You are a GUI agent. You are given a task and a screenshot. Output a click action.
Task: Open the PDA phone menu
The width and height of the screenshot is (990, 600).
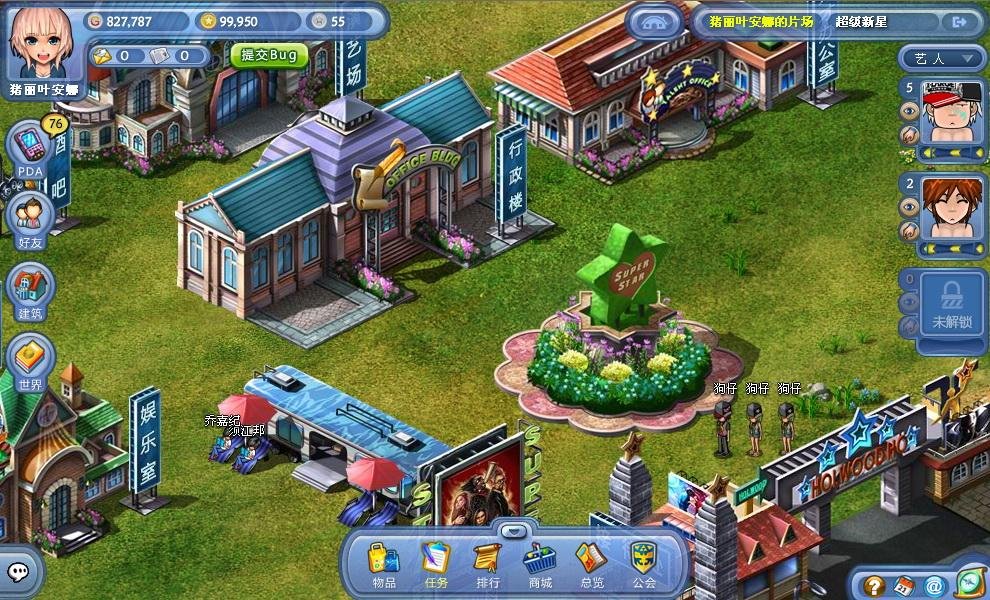[31, 150]
